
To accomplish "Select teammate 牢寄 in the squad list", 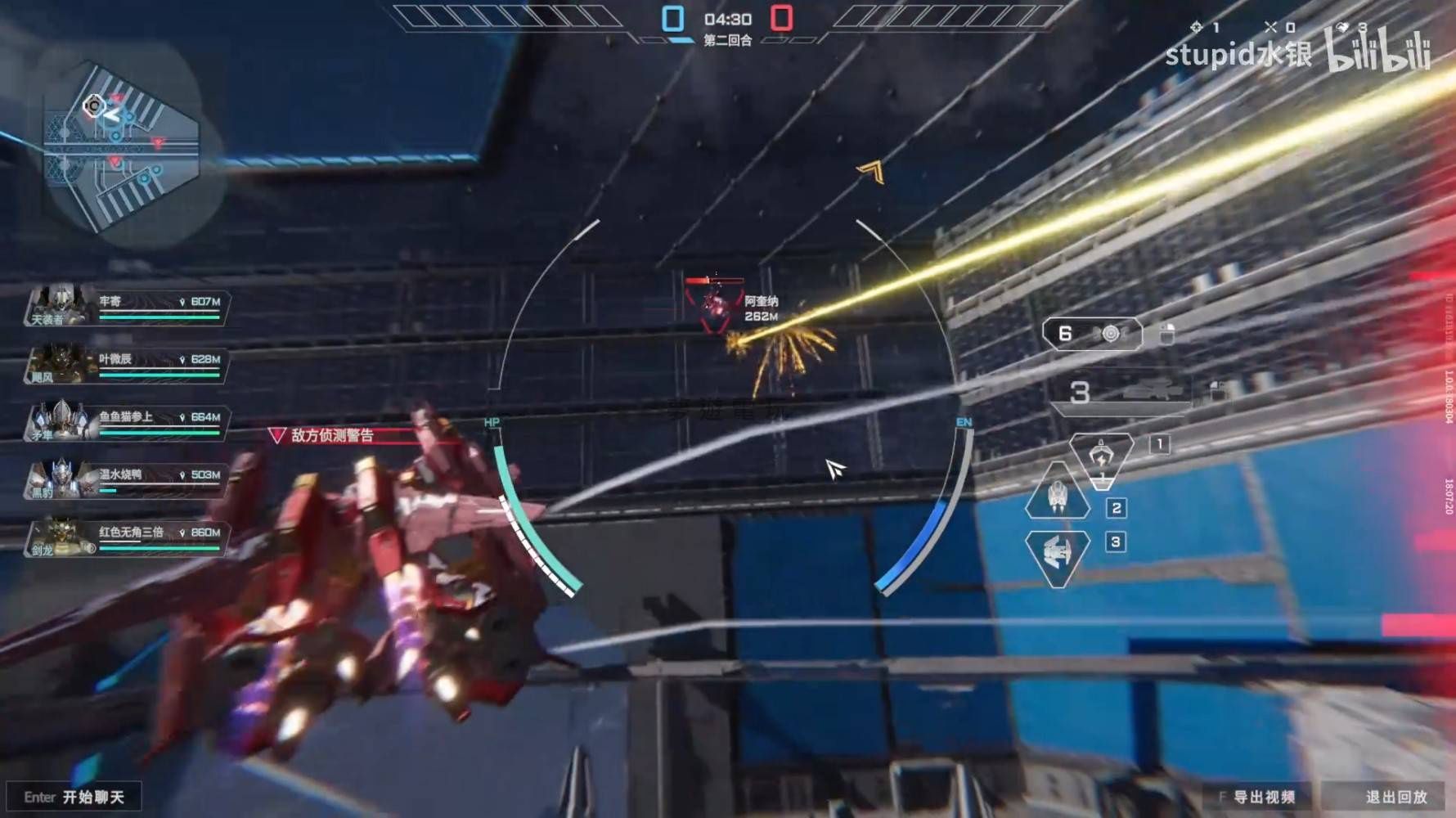I will pos(127,308).
